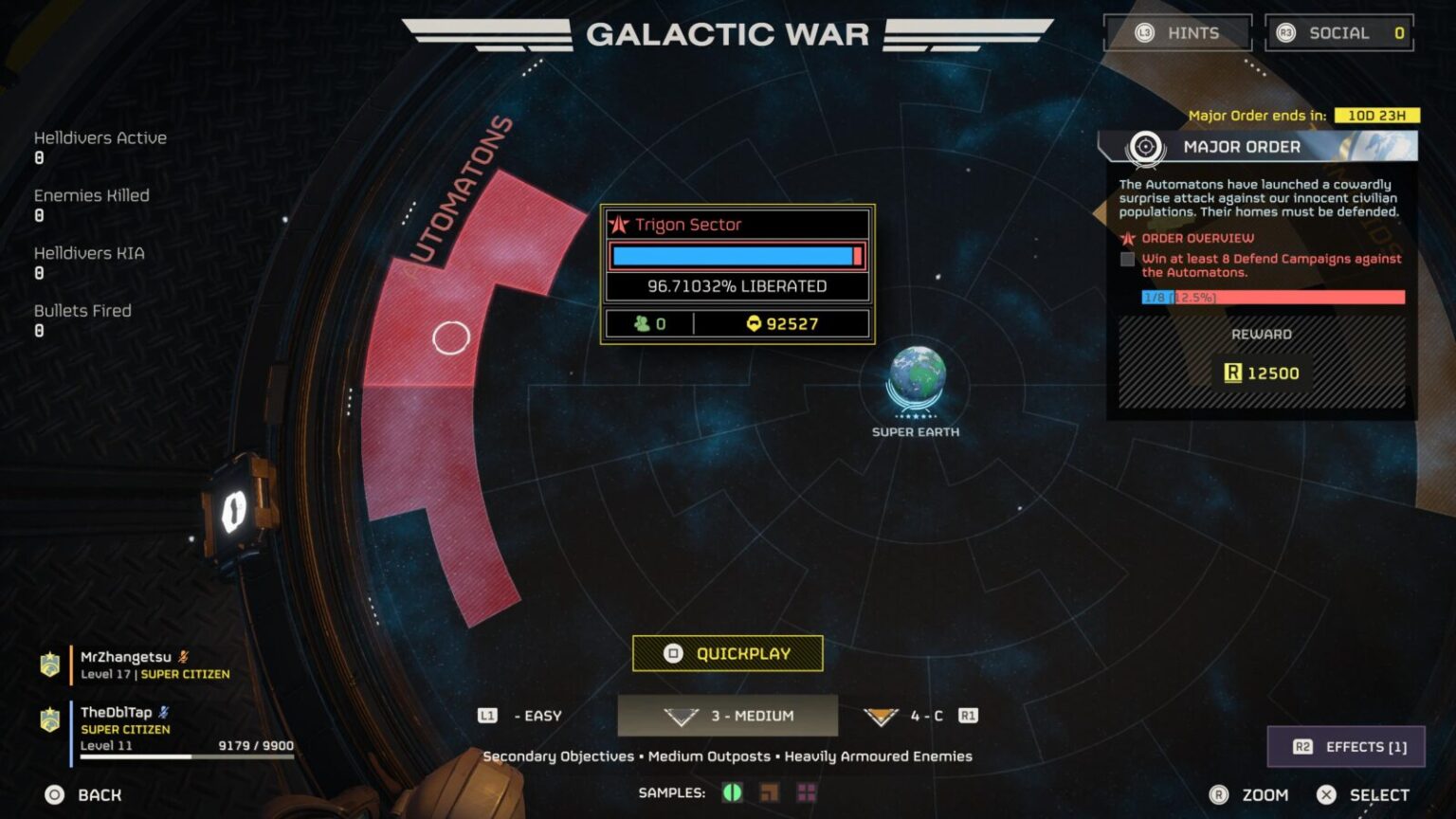Select Super Earth on the map
This screenshot has width=1456, height=819.
coord(916,378)
